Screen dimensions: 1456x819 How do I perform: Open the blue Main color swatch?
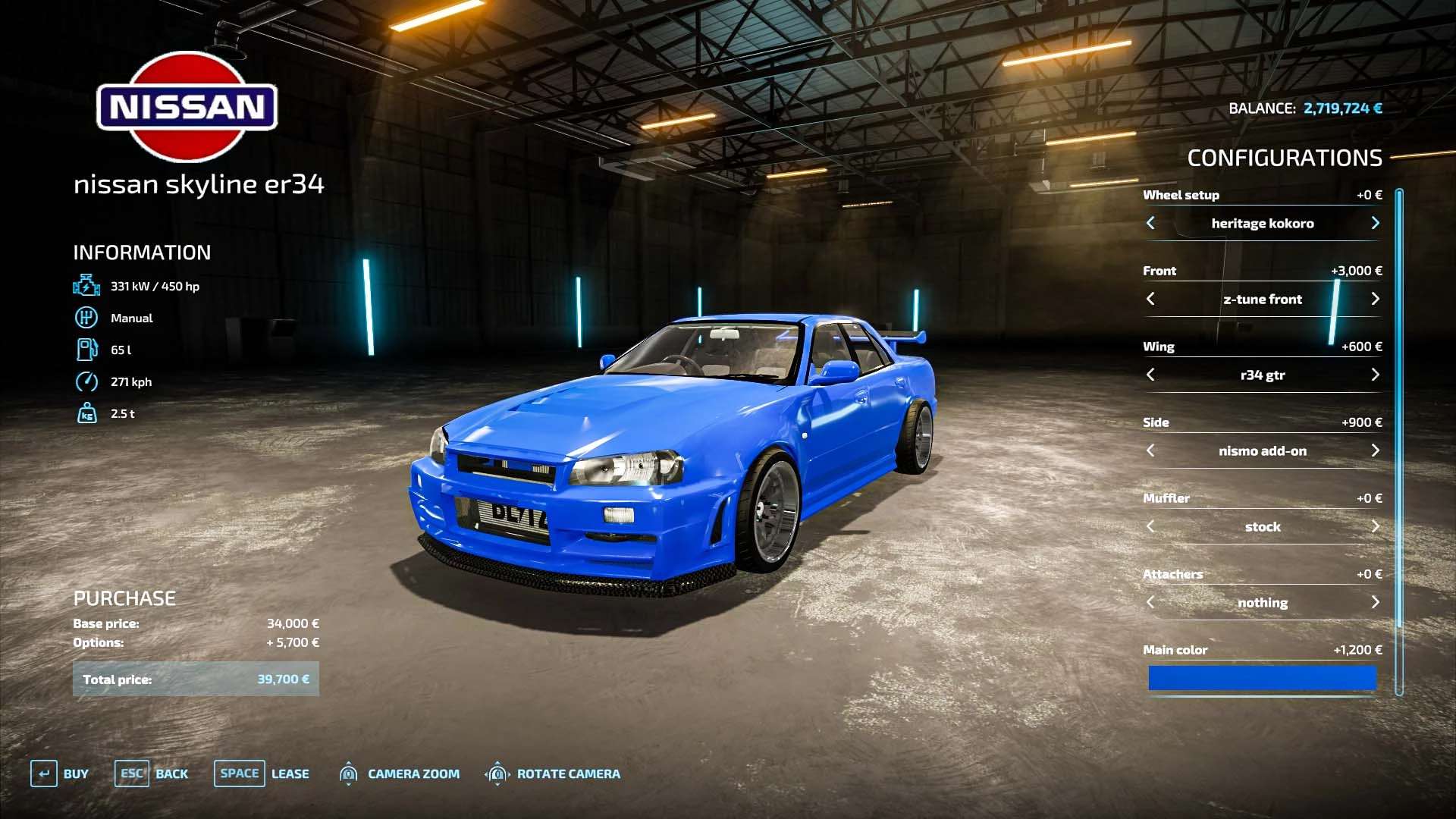coord(1262,678)
